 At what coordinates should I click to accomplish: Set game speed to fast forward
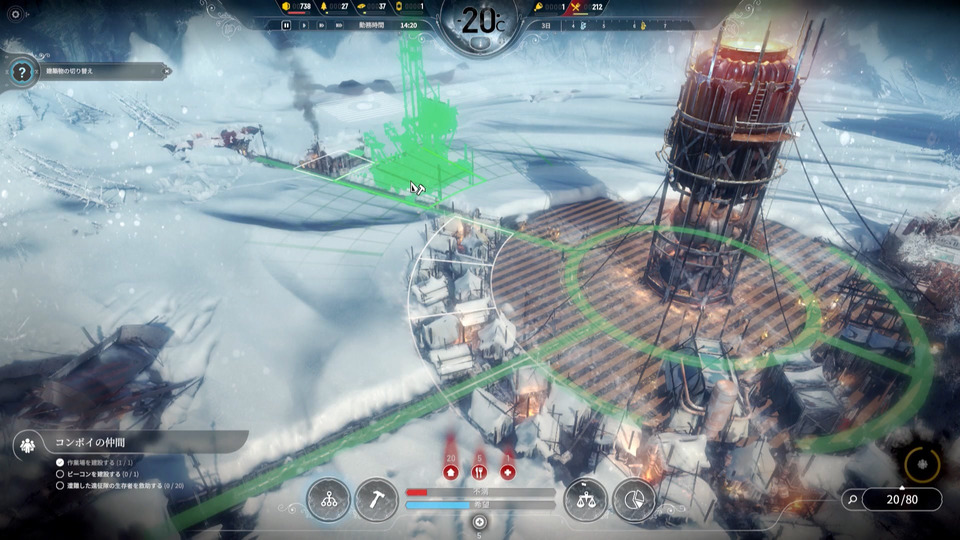pos(320,25)
